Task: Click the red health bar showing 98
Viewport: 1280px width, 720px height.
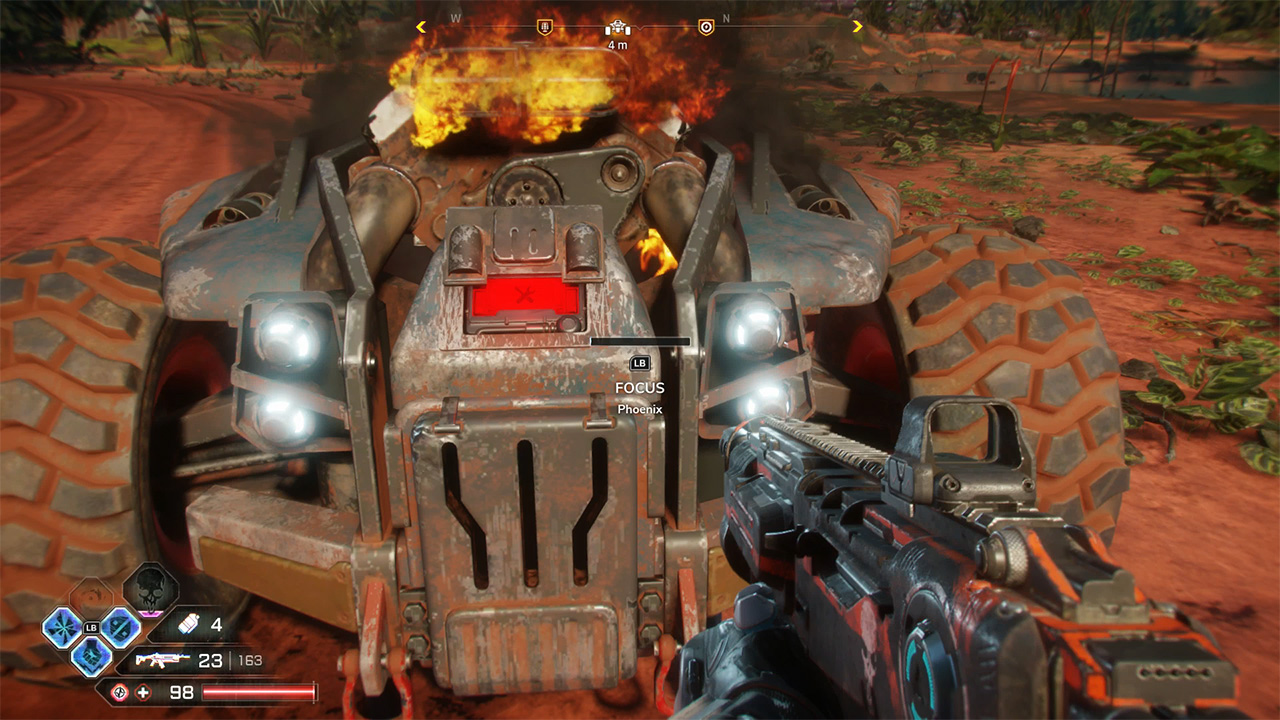Action: pyautogui.click(x=260, y=692)
